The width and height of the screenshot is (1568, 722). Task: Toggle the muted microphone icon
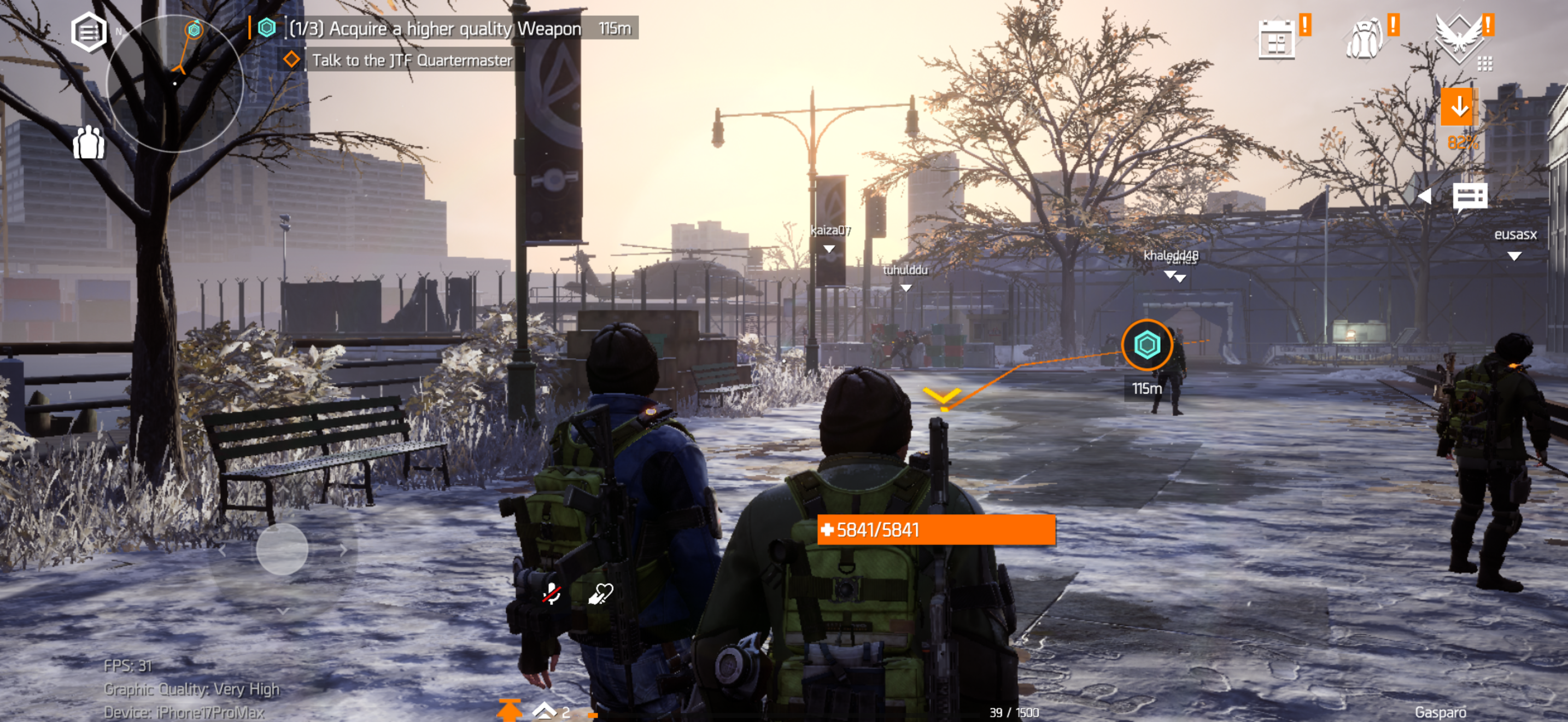(552, 593)
